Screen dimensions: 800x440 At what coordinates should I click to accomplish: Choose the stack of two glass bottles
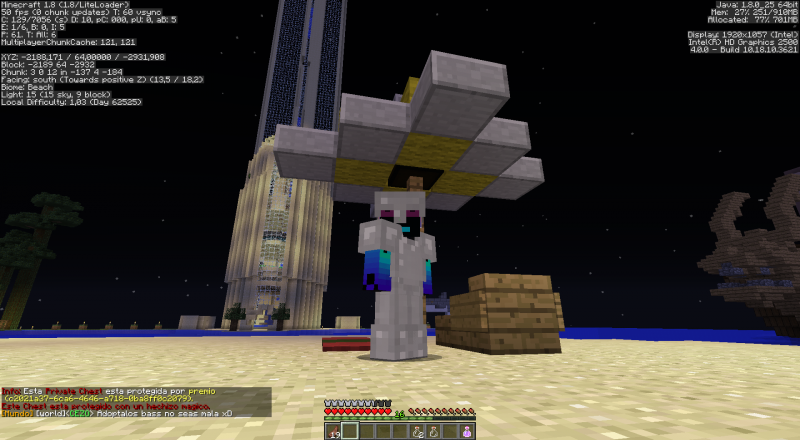pyautogui.click(x=417, y=432)
